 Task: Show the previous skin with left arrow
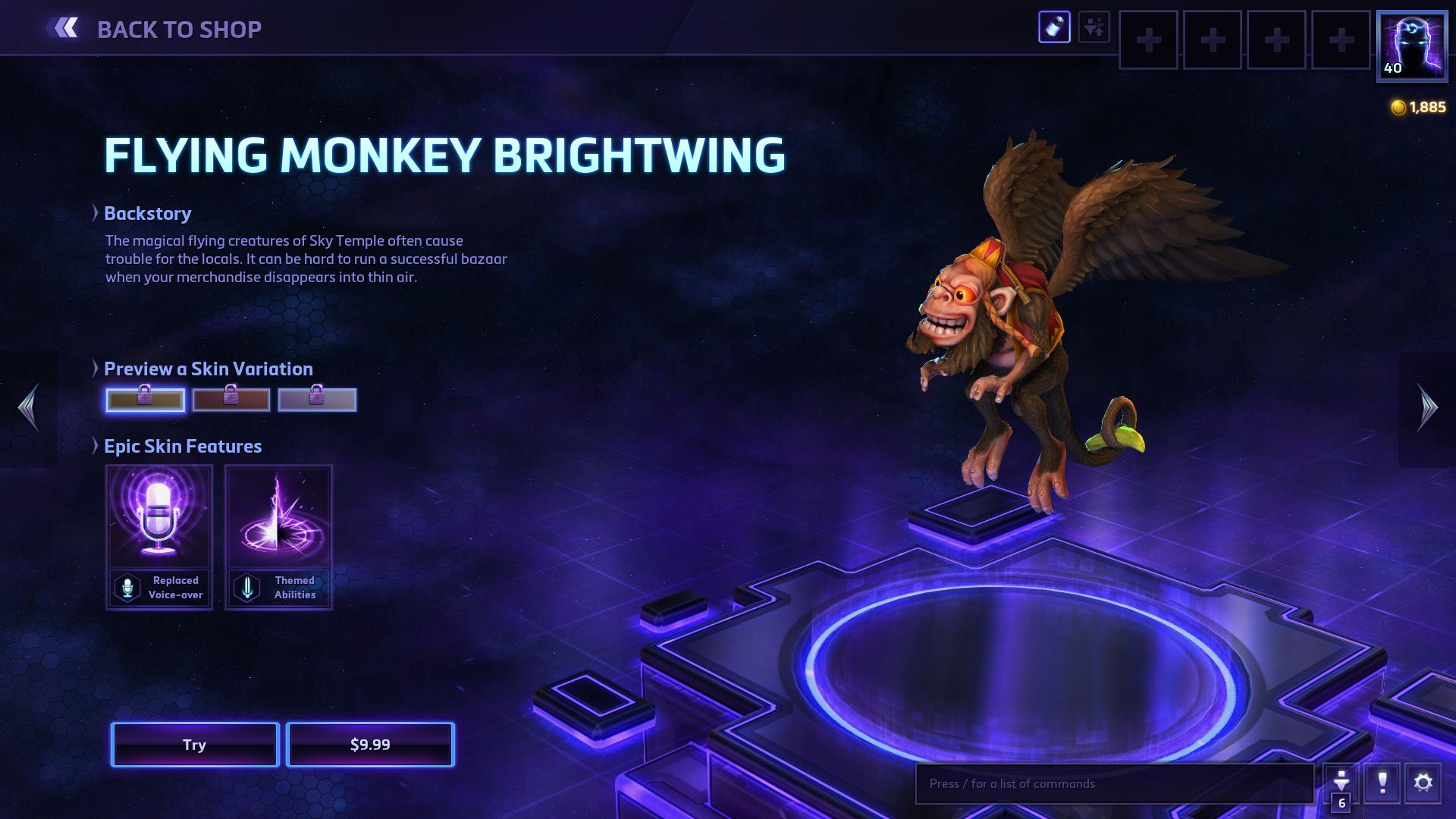tap(29, 408)
